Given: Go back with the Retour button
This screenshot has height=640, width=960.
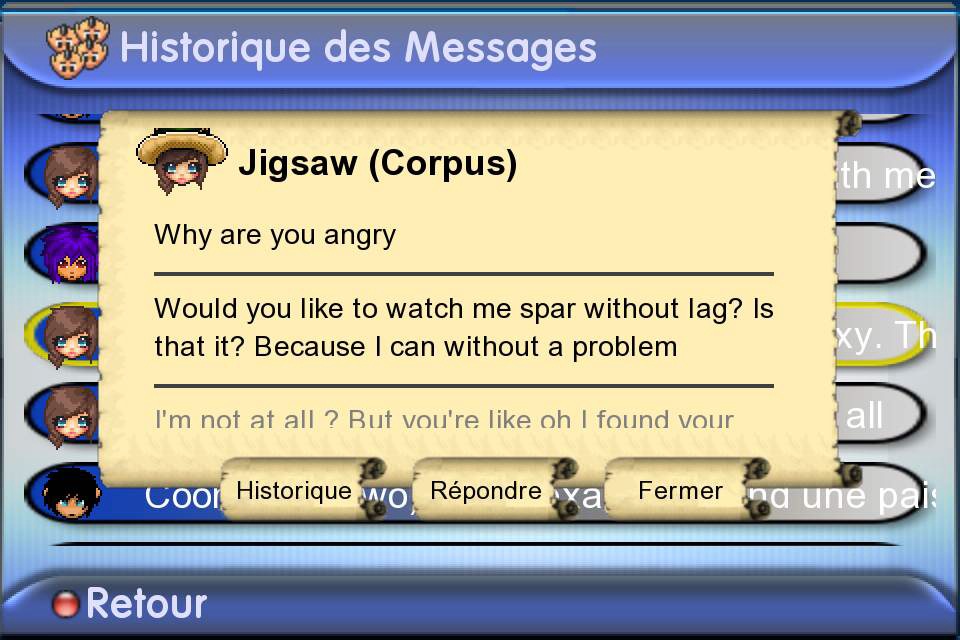Looking at the screenshot, I should [130, 603].
